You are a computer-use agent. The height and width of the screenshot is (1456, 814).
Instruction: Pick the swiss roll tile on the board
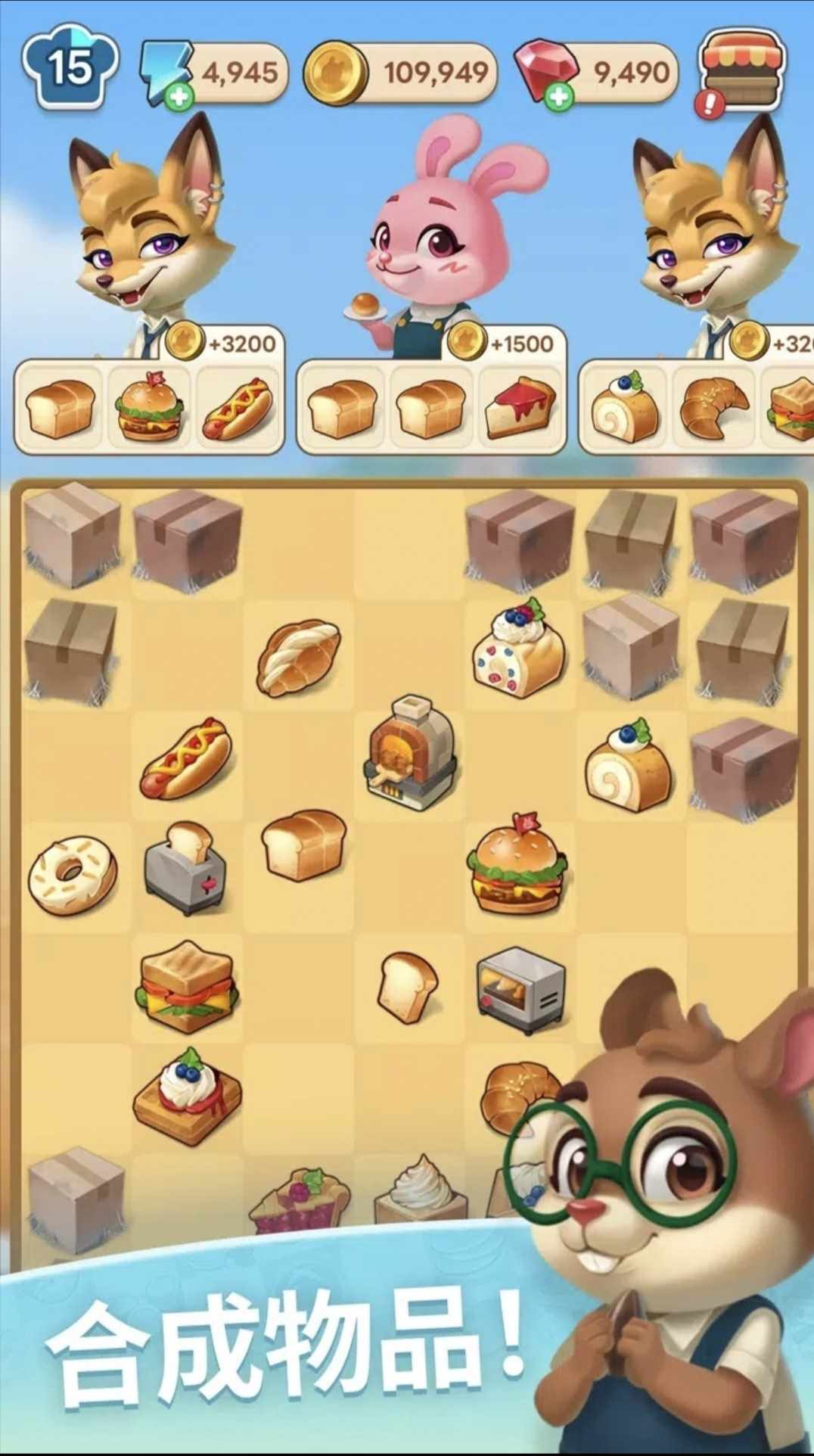(628, 766)
